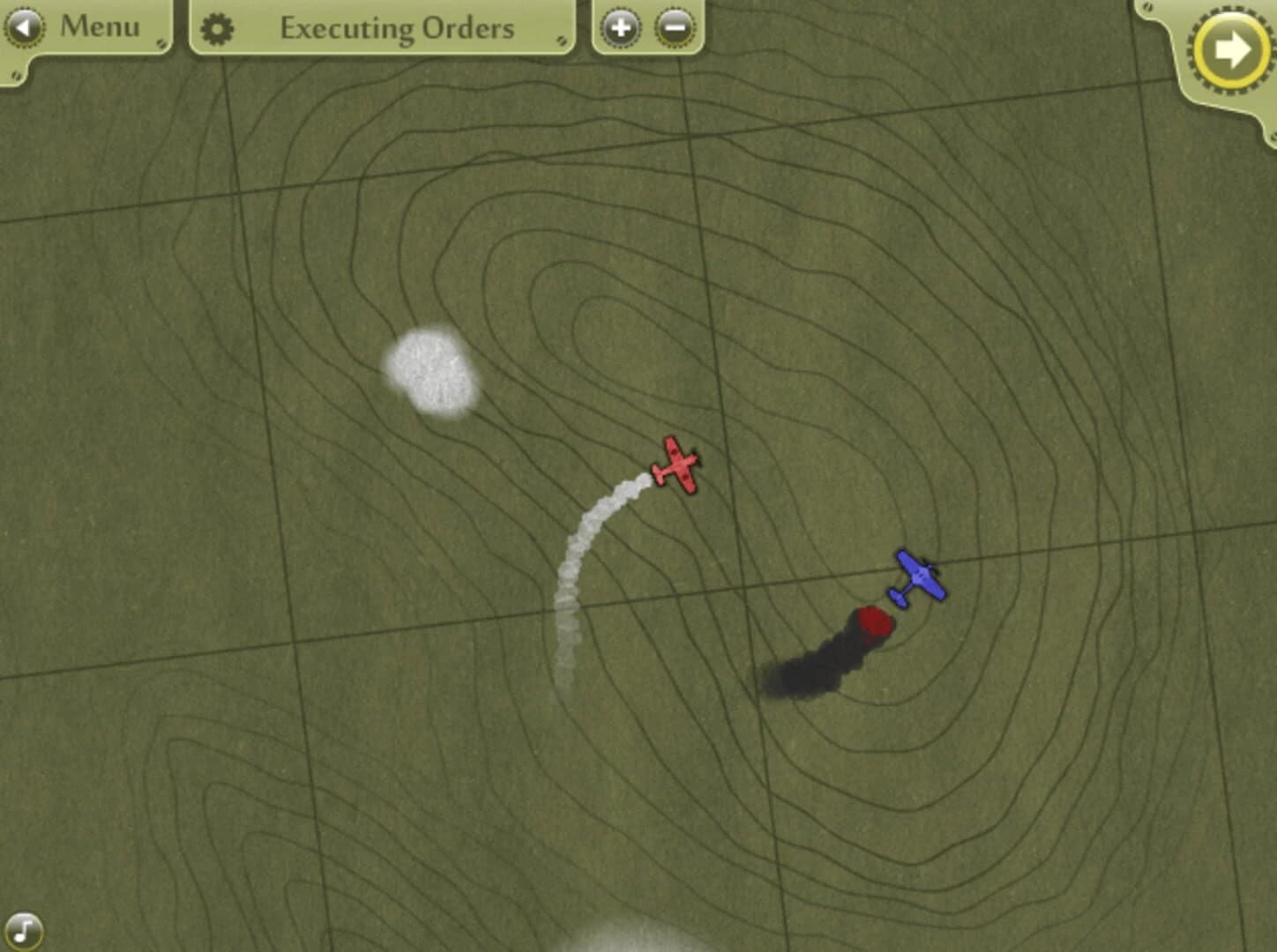Open the Menu tab options

(x=97, y=26)
